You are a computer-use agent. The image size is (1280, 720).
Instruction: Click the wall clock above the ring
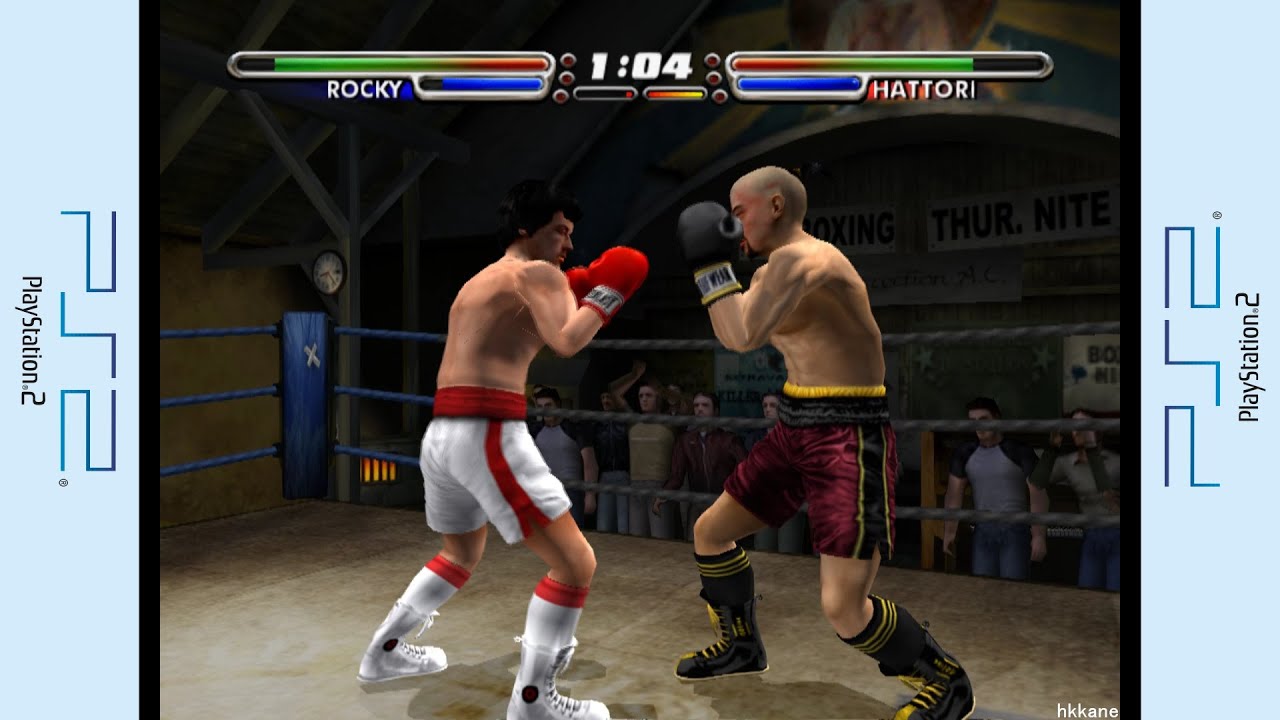tap(327, 270)
